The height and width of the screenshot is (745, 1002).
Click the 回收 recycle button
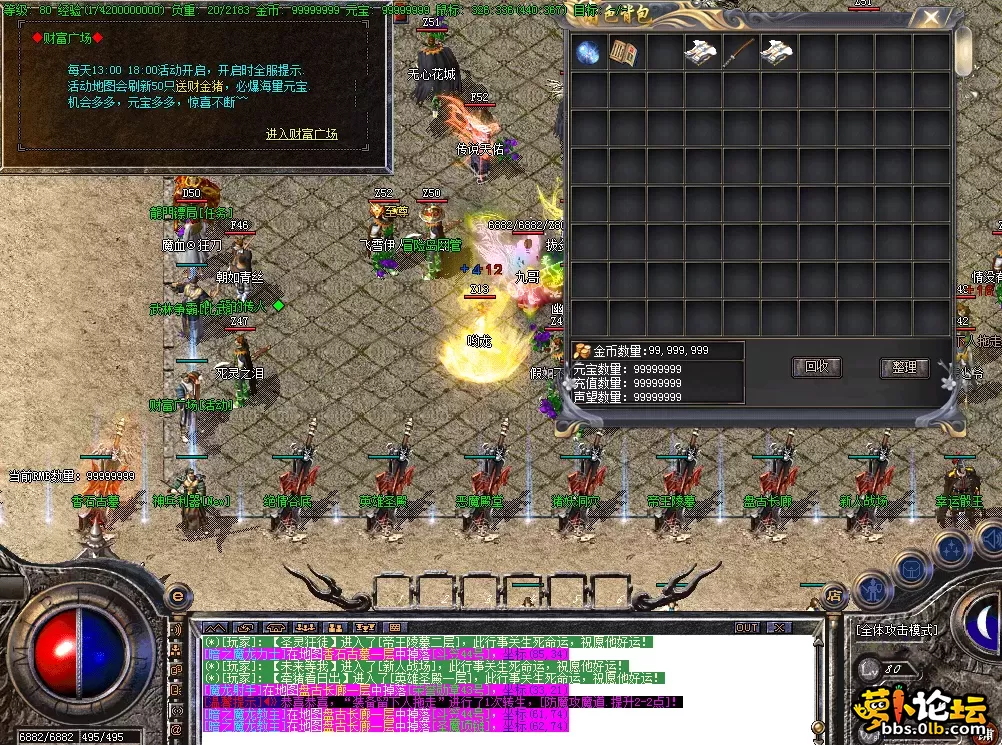[816, 367]
